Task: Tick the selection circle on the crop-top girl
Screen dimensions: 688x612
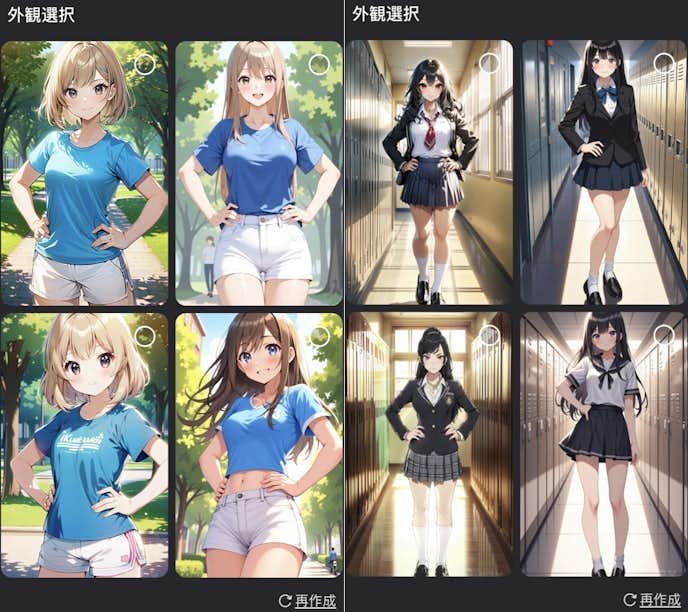Action: tap(319, 336)
